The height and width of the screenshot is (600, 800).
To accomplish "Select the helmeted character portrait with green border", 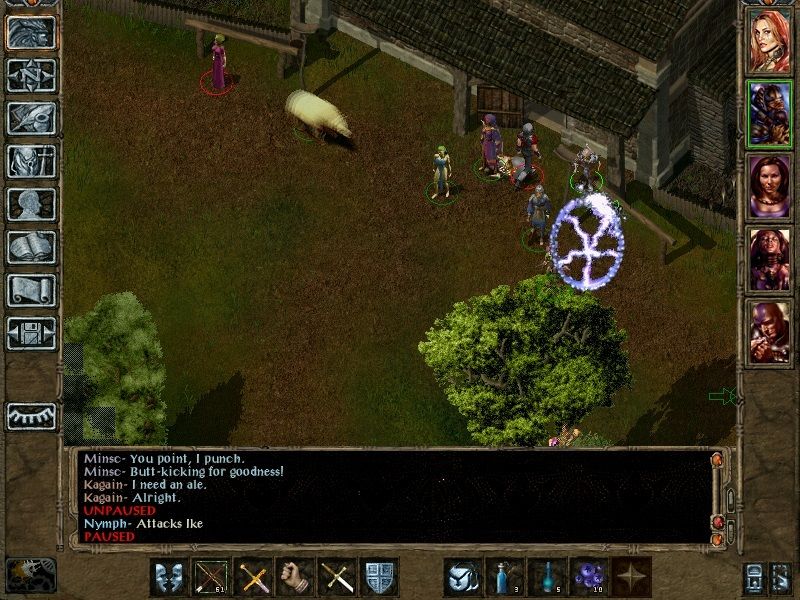I will pos(769,112).
